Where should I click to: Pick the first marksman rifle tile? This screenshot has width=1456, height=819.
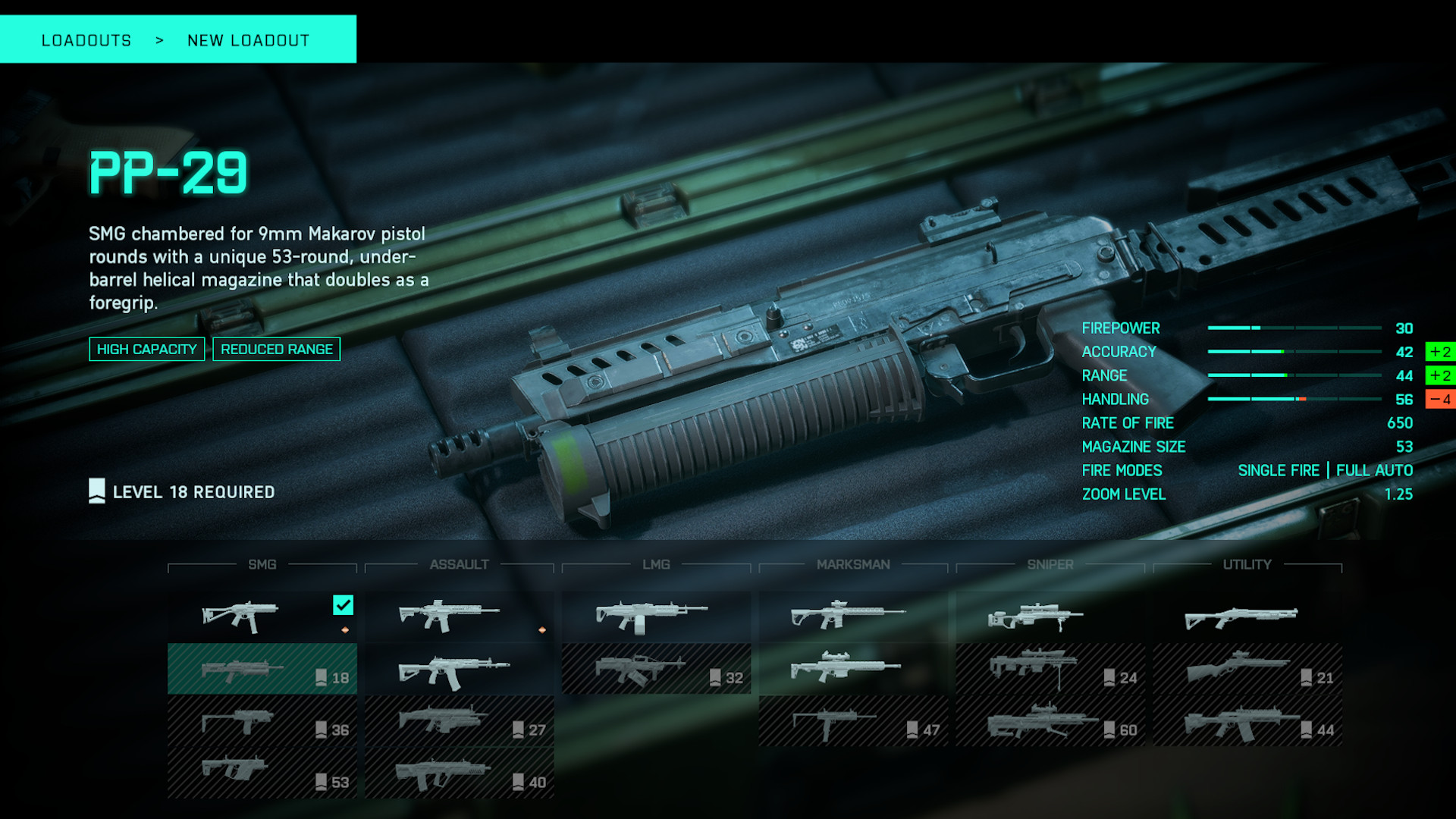pos(853,617)
